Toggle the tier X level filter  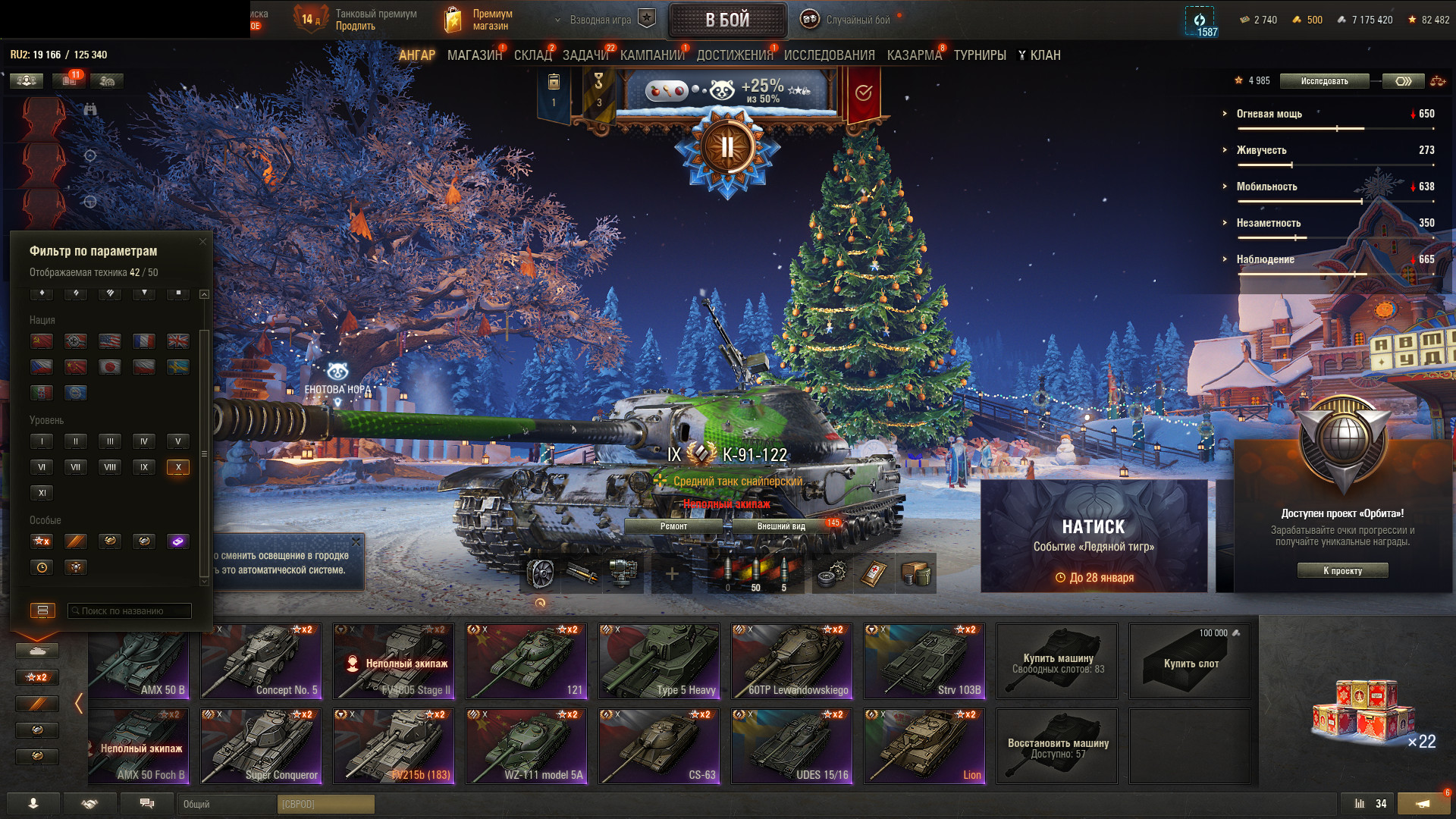[x=178, y=467]
